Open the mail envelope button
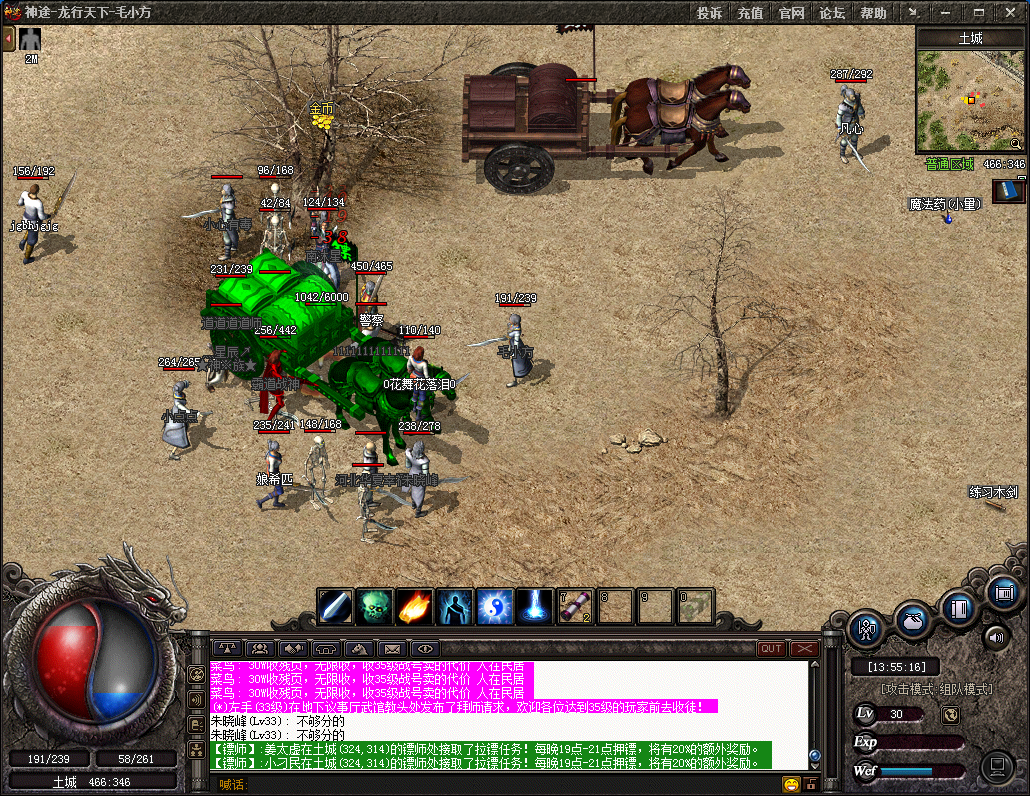Viewport: 1030px width, 796px height. (392, 649)
